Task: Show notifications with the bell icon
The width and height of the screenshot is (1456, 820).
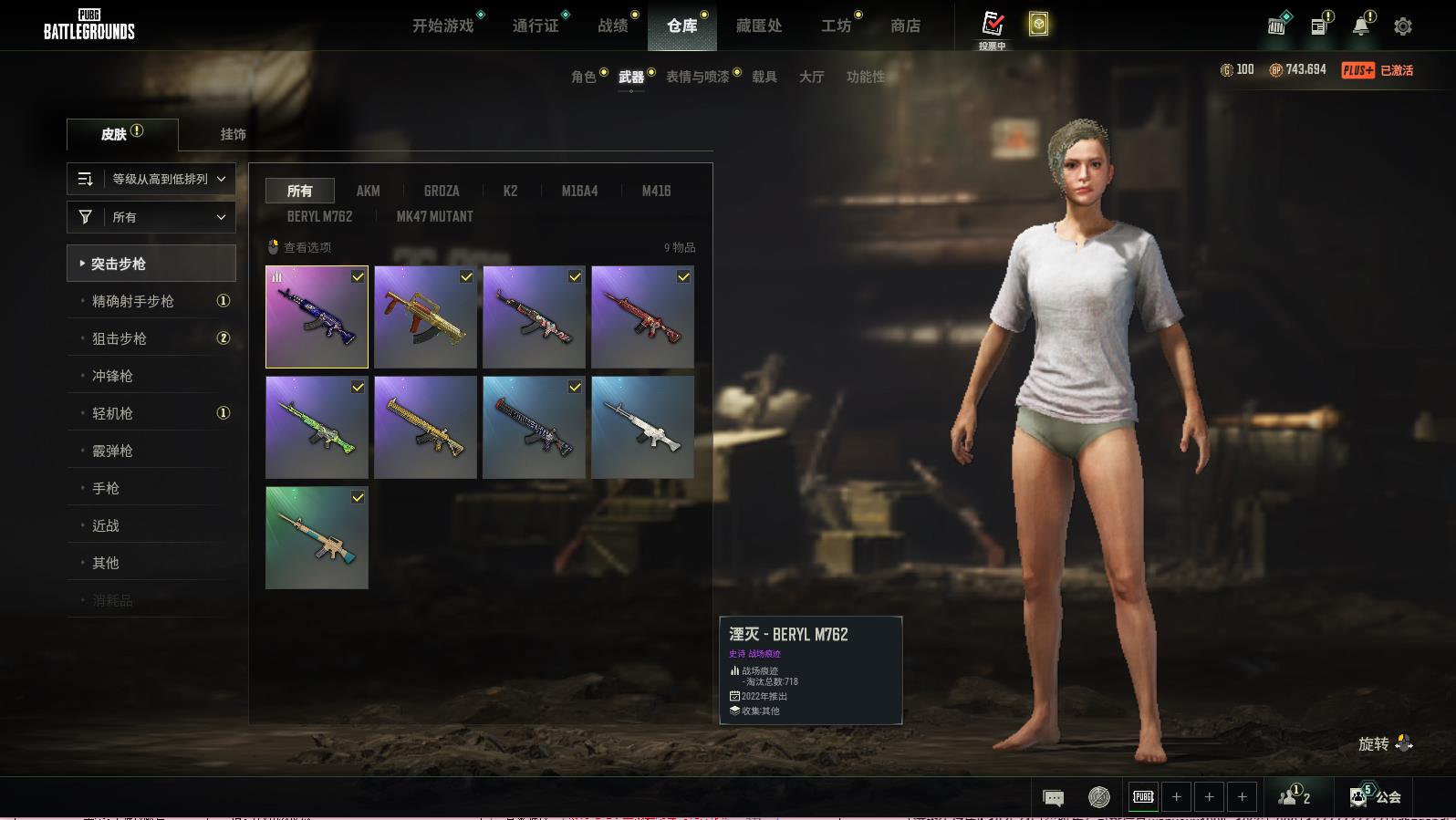Action: [1361, 26]
